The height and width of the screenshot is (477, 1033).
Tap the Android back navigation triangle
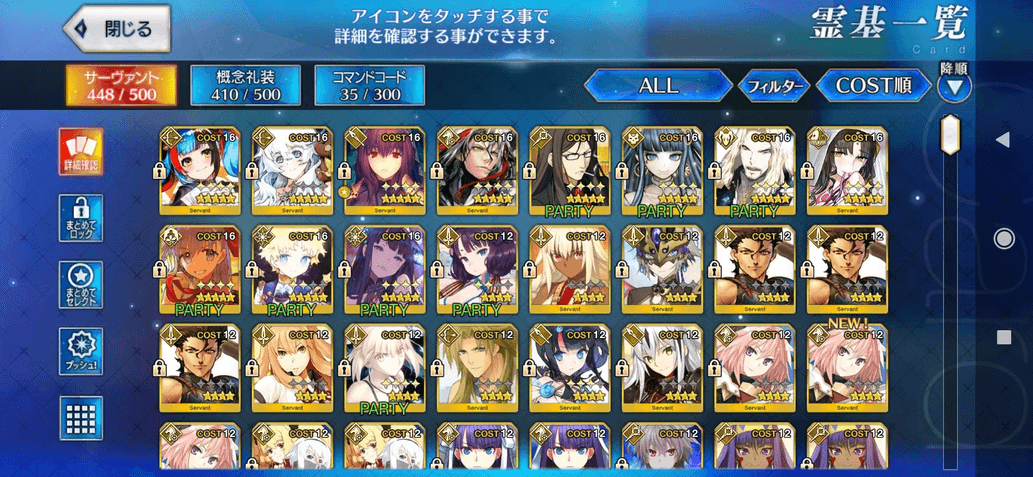point(1003,140)
